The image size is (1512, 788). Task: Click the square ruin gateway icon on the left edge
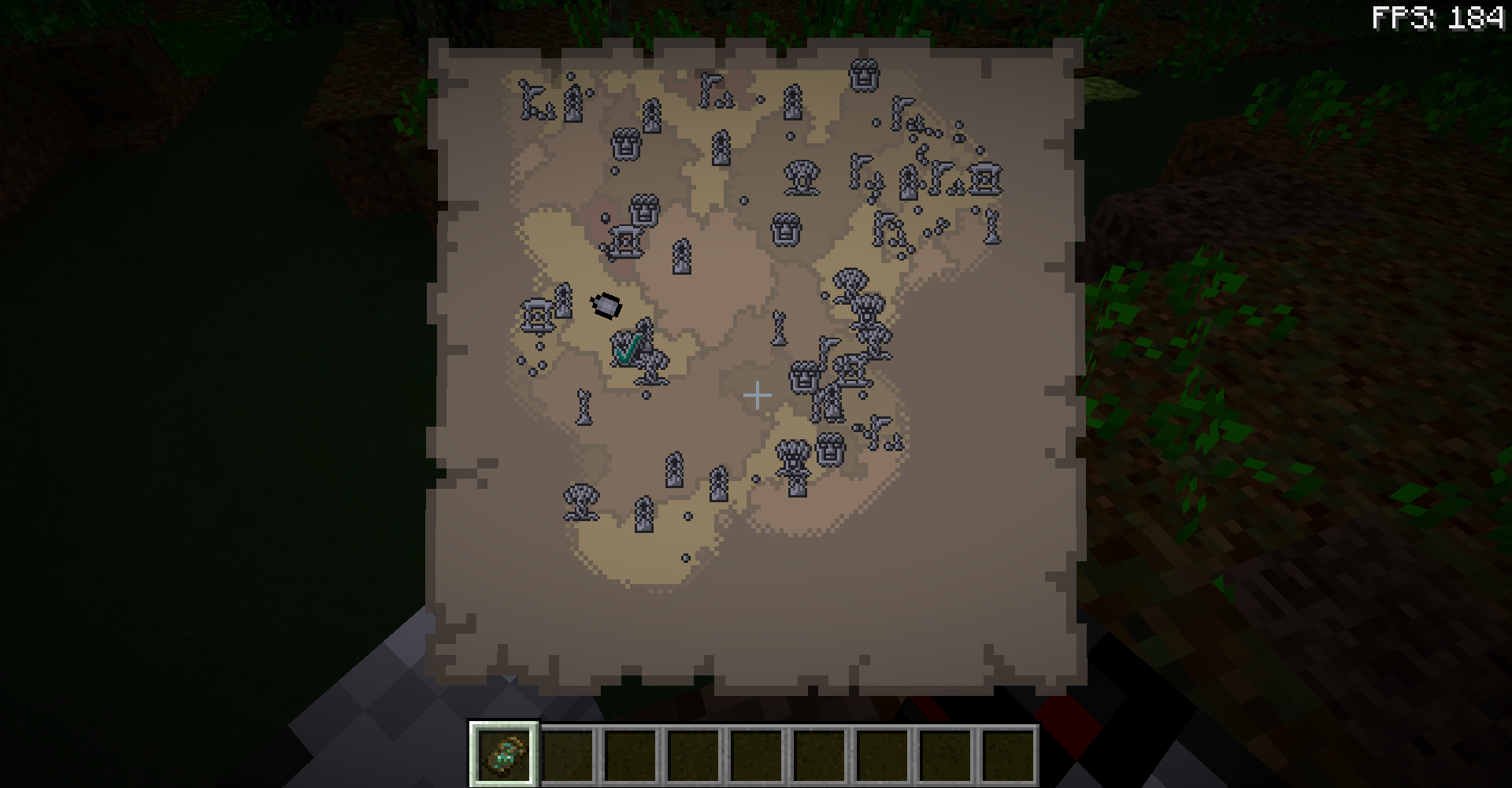536,315
